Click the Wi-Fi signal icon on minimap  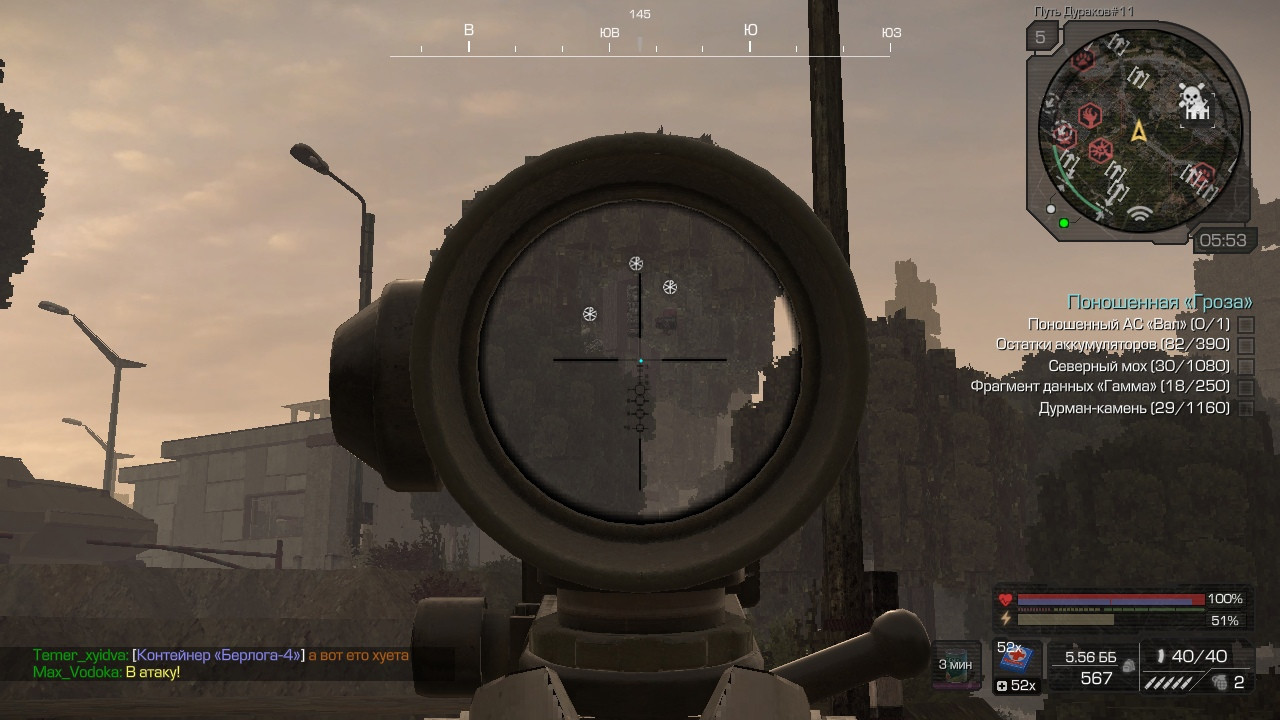(1138, 212)
